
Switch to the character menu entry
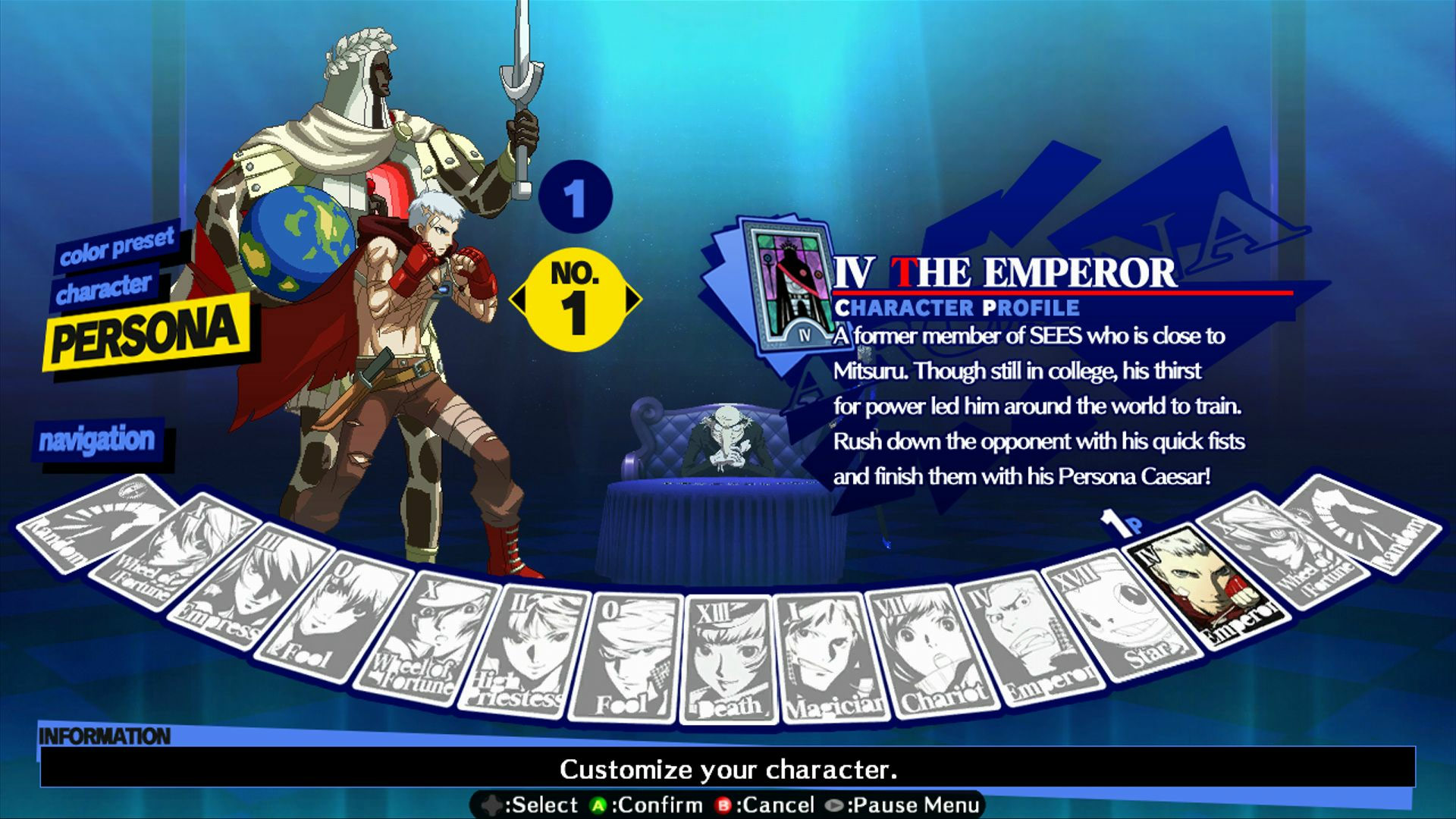point(106,286)
